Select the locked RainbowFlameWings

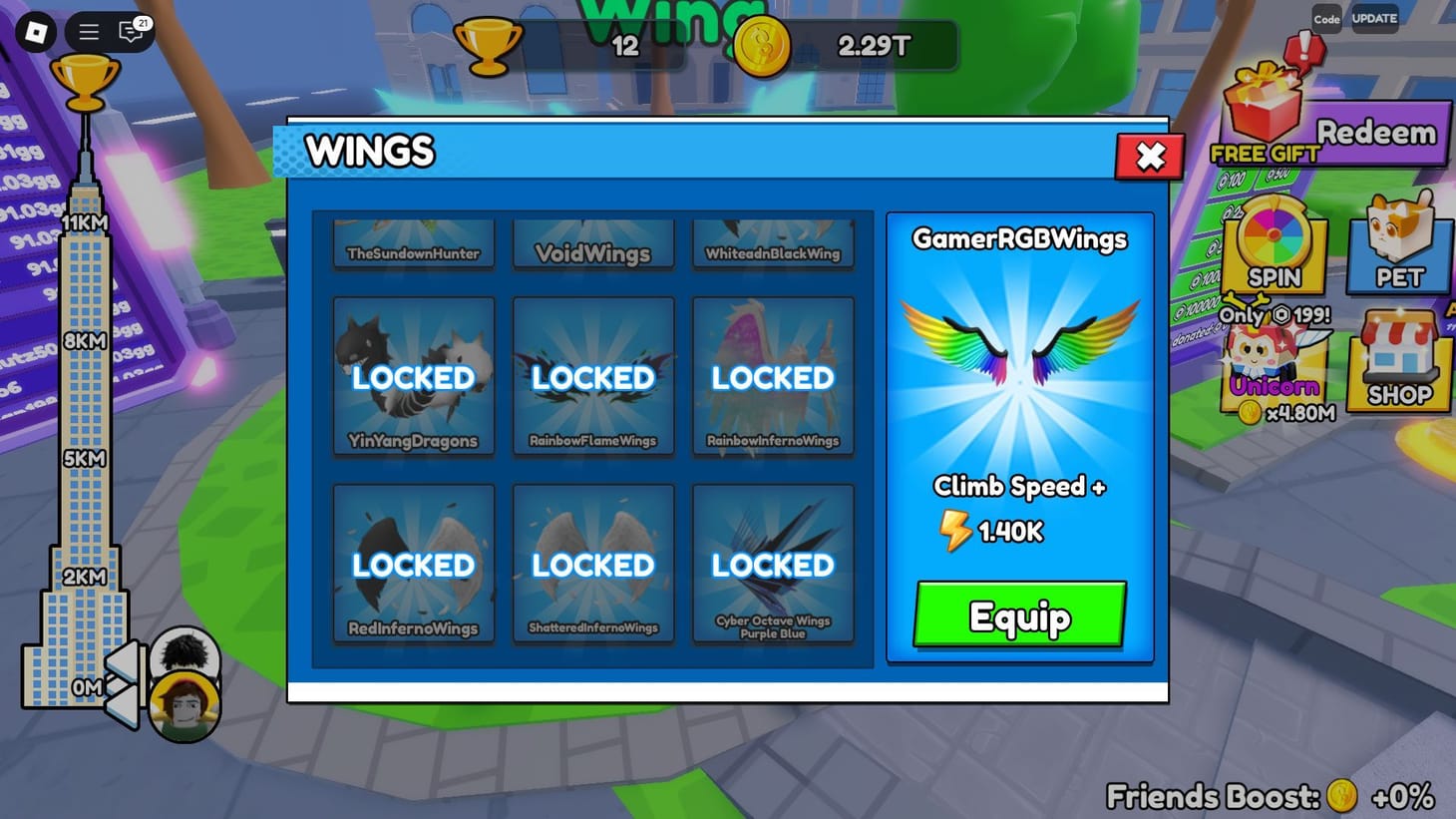(592, 377)
